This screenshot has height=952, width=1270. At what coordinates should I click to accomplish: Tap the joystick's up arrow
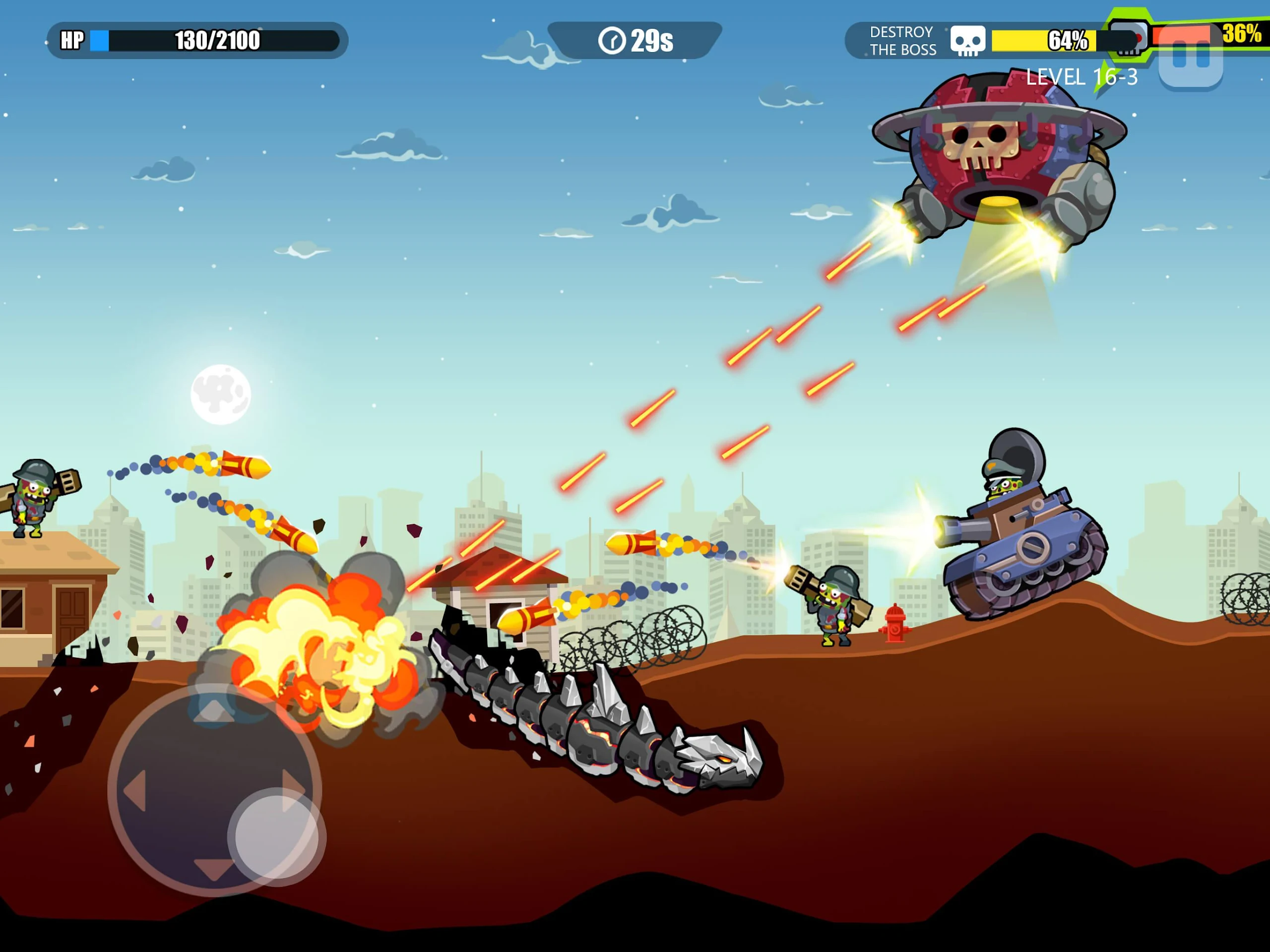point(214,711)
